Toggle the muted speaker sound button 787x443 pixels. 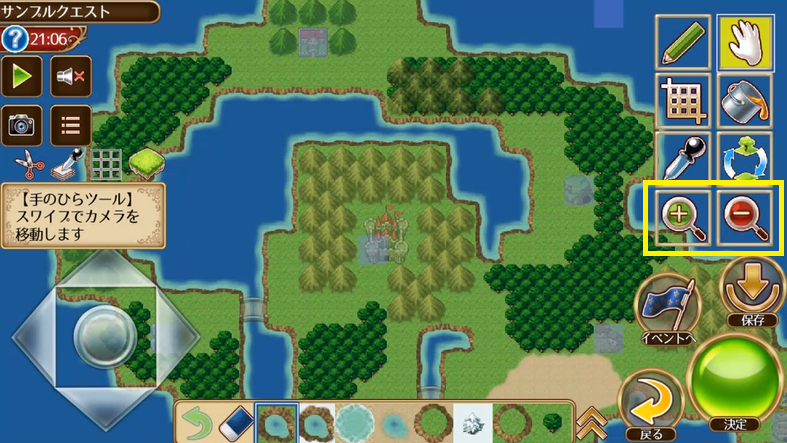70,75
